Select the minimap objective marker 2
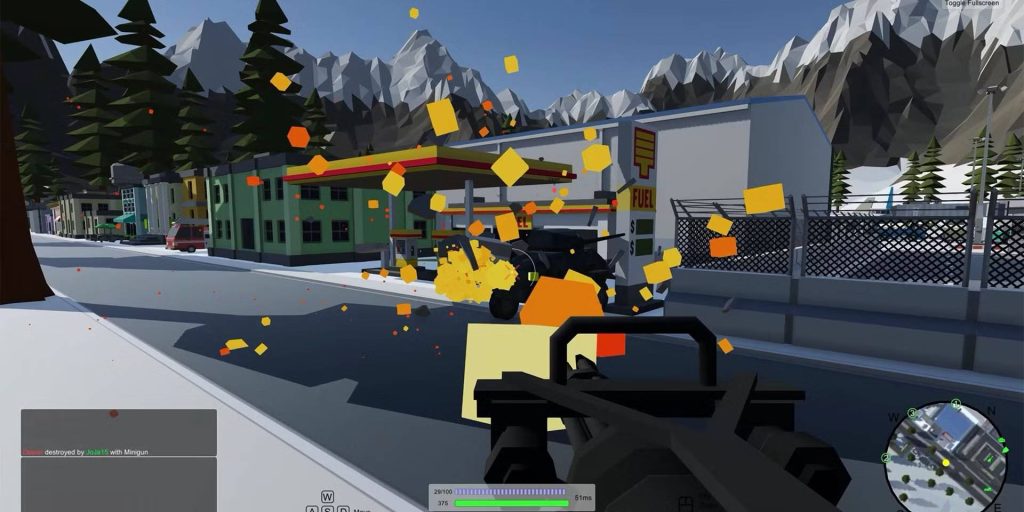Screen dimensions: 1024x512 (885, 458)
